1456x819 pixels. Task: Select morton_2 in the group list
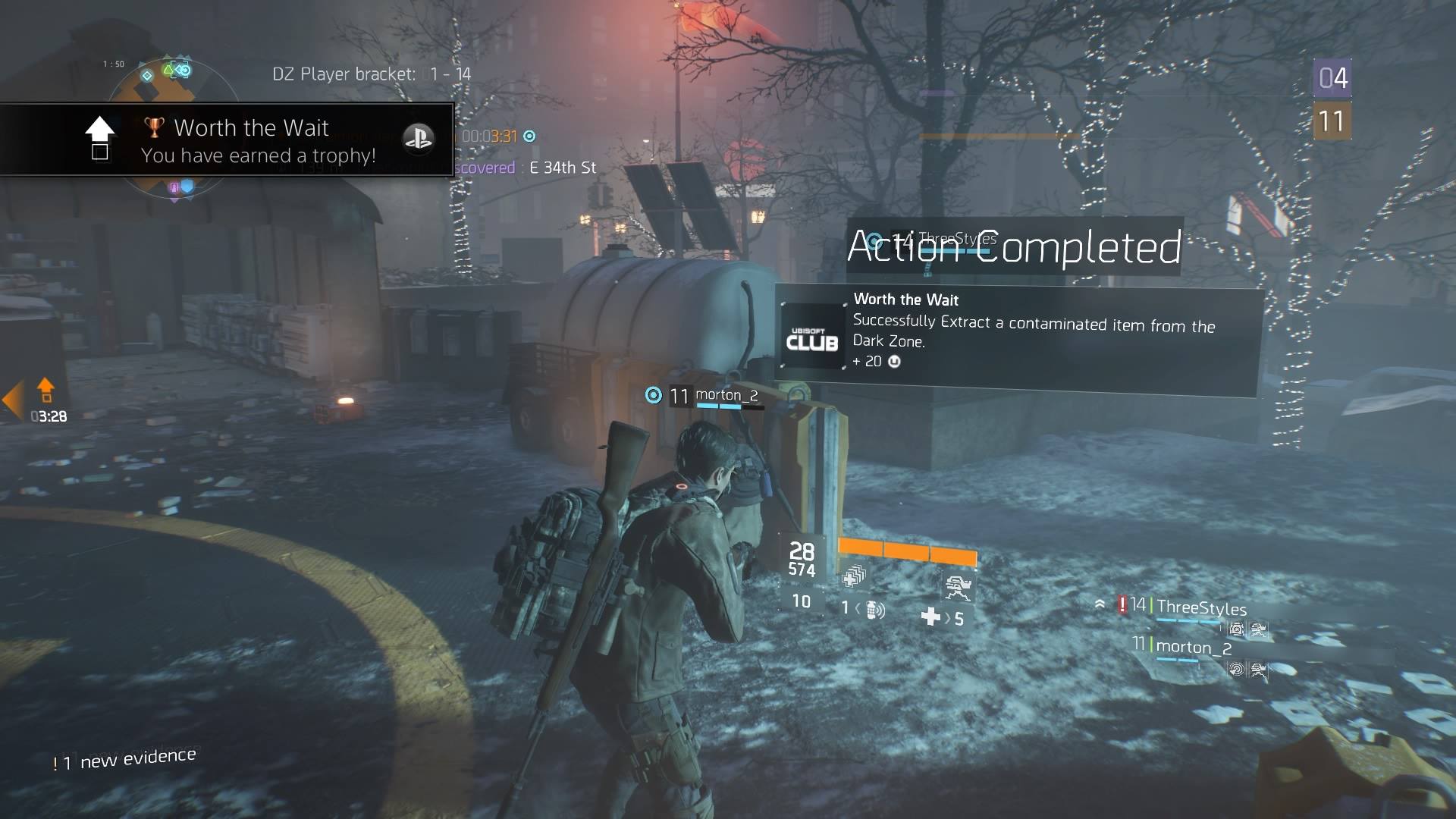point(1194,647)
